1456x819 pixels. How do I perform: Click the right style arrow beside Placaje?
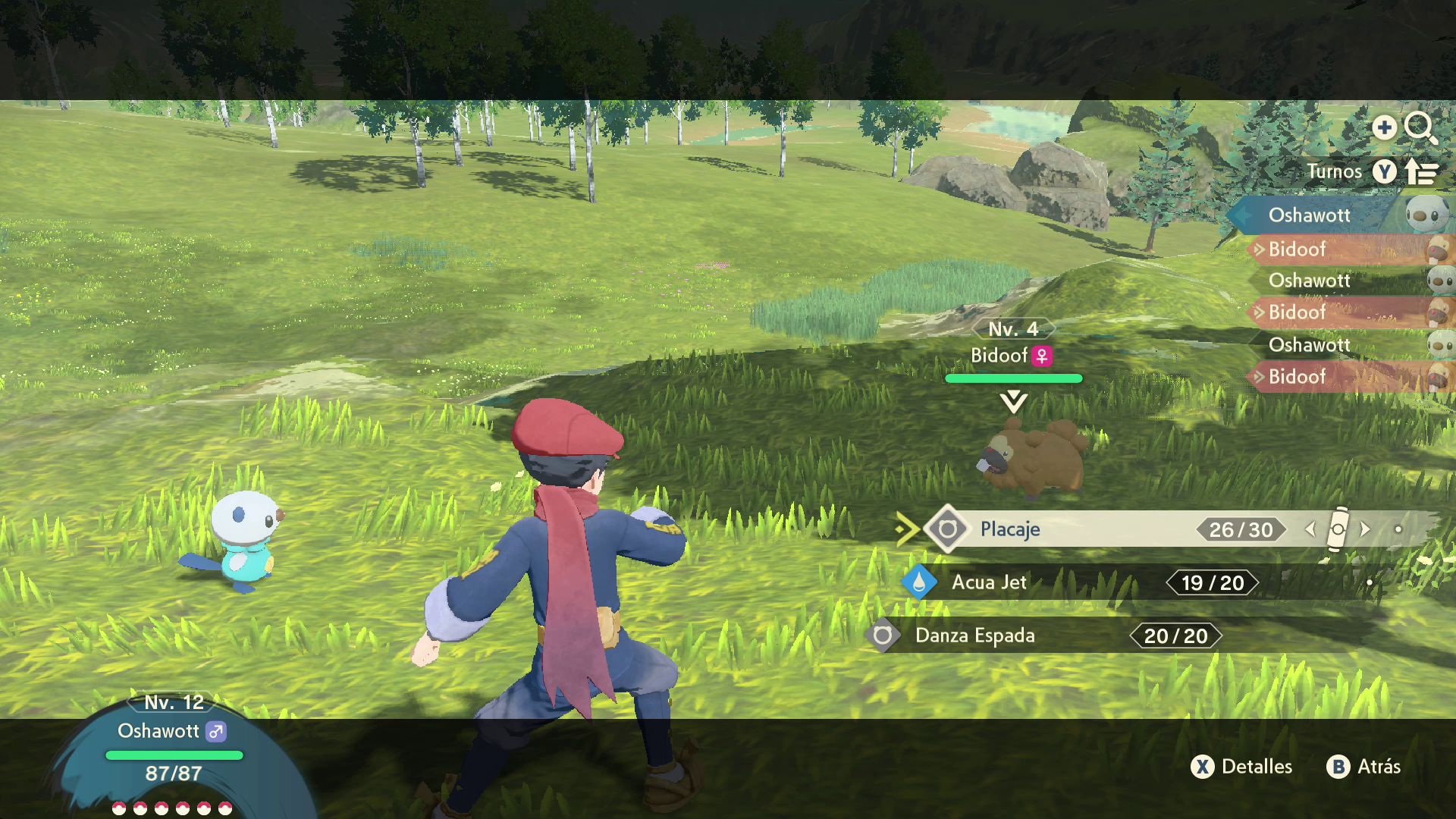tap(1365, 529)
